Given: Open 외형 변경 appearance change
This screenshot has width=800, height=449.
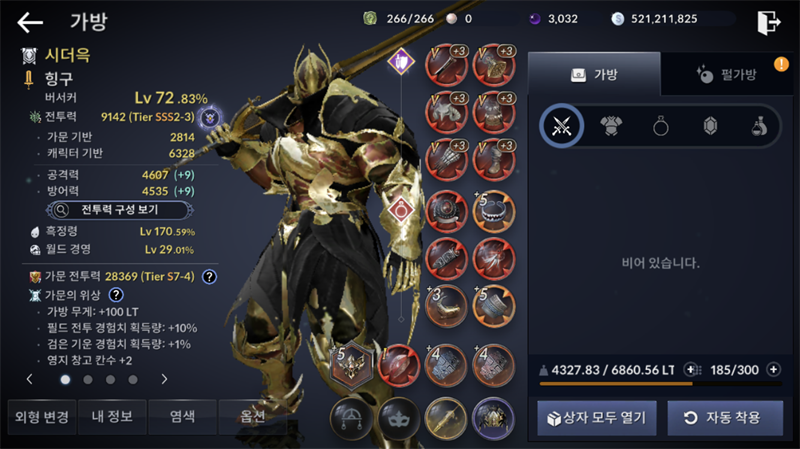Looking at the screenshot, I should 40,416.
